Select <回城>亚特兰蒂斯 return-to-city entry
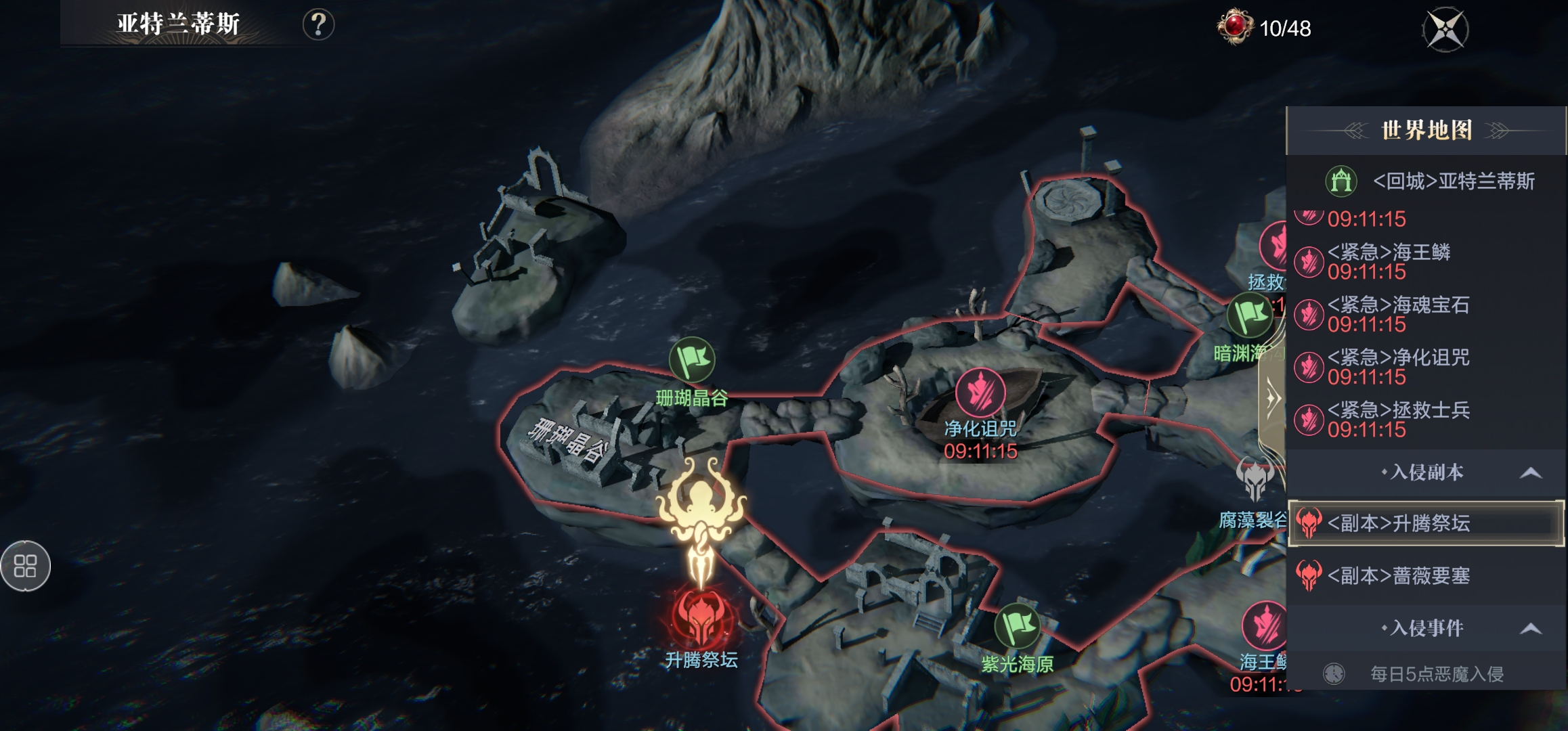The height and width of the screenshot is (731, 1568). 1429,181
